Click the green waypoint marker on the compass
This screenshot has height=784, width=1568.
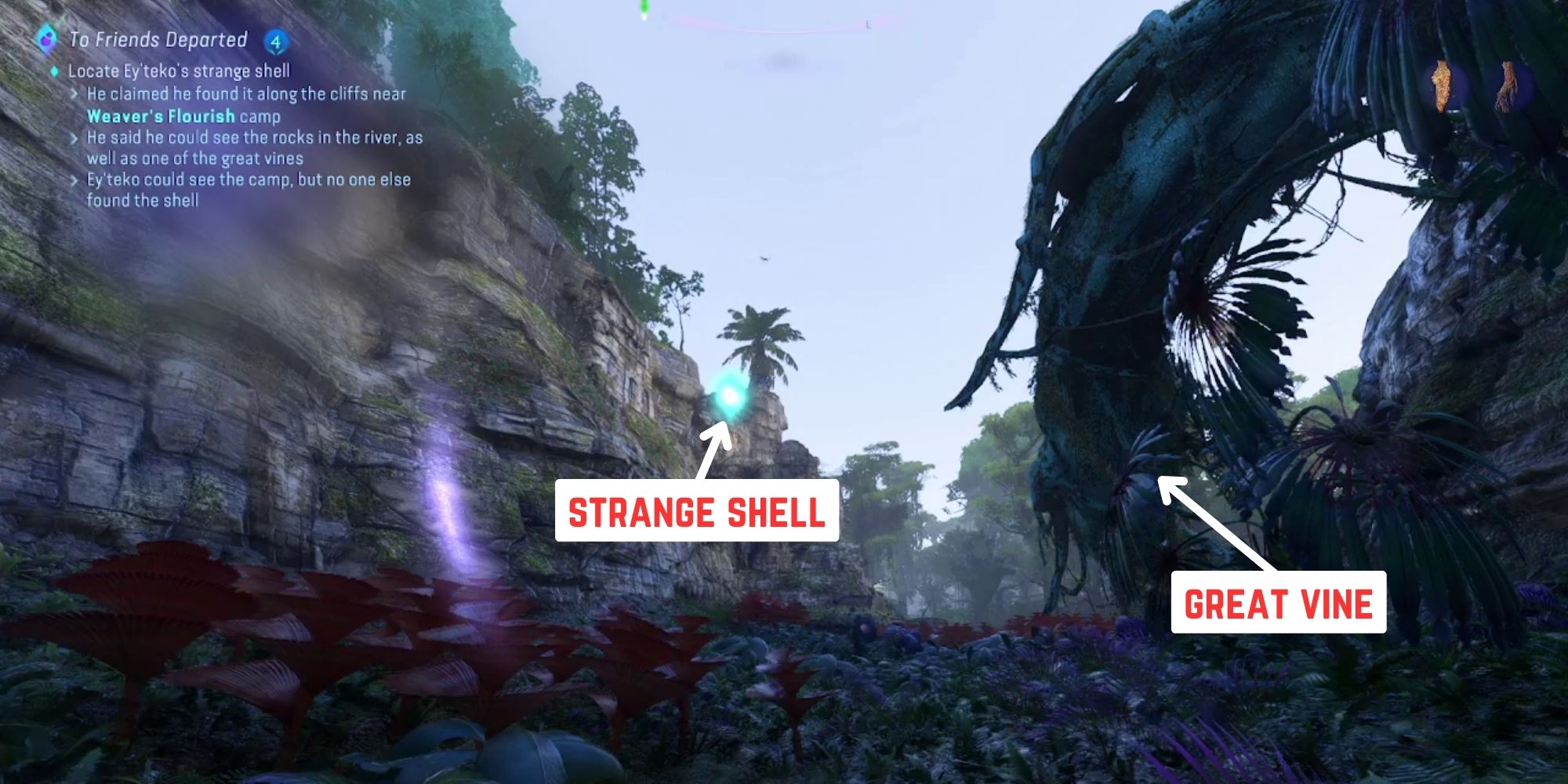point(644,6)
